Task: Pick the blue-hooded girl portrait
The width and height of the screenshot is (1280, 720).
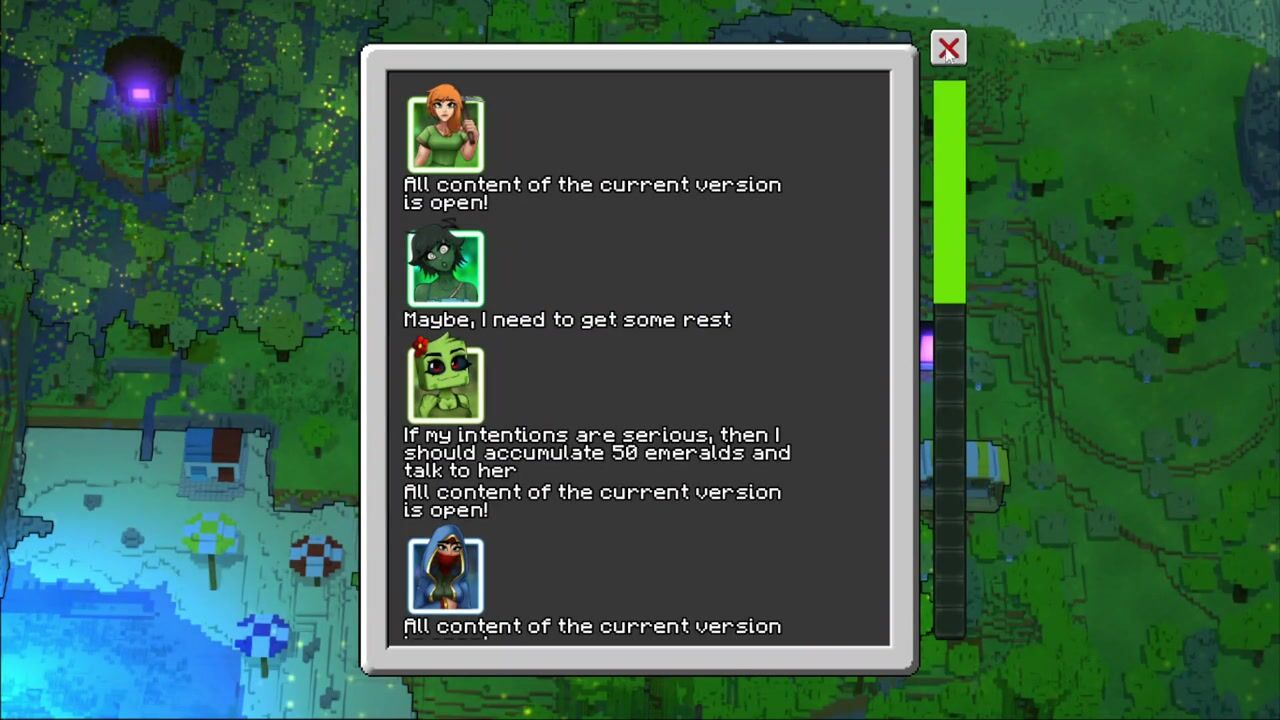Action: pyautogui.click(x=445, y=573)
